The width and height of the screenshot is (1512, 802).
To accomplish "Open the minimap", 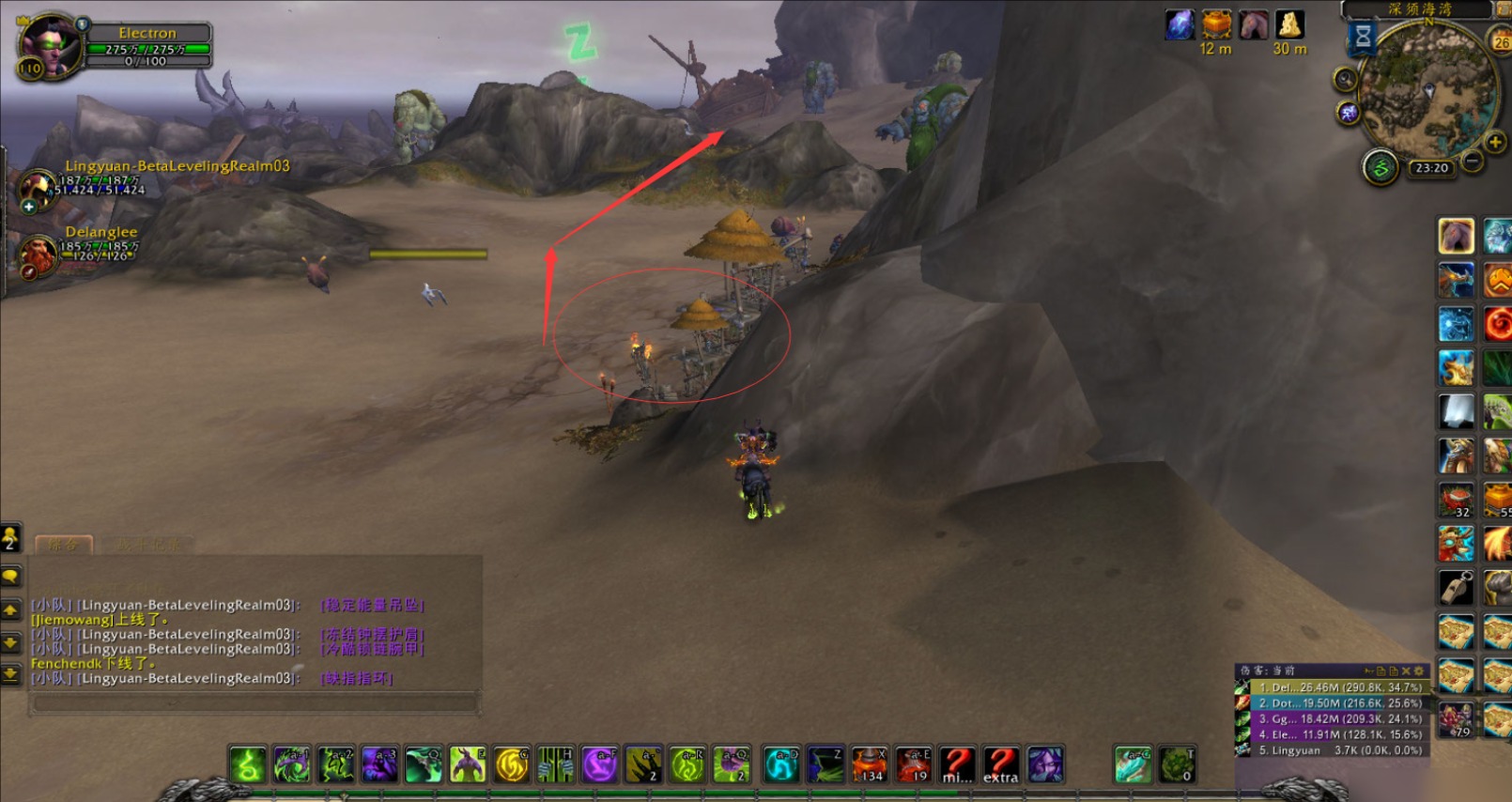I will [x=1427, y=90].
